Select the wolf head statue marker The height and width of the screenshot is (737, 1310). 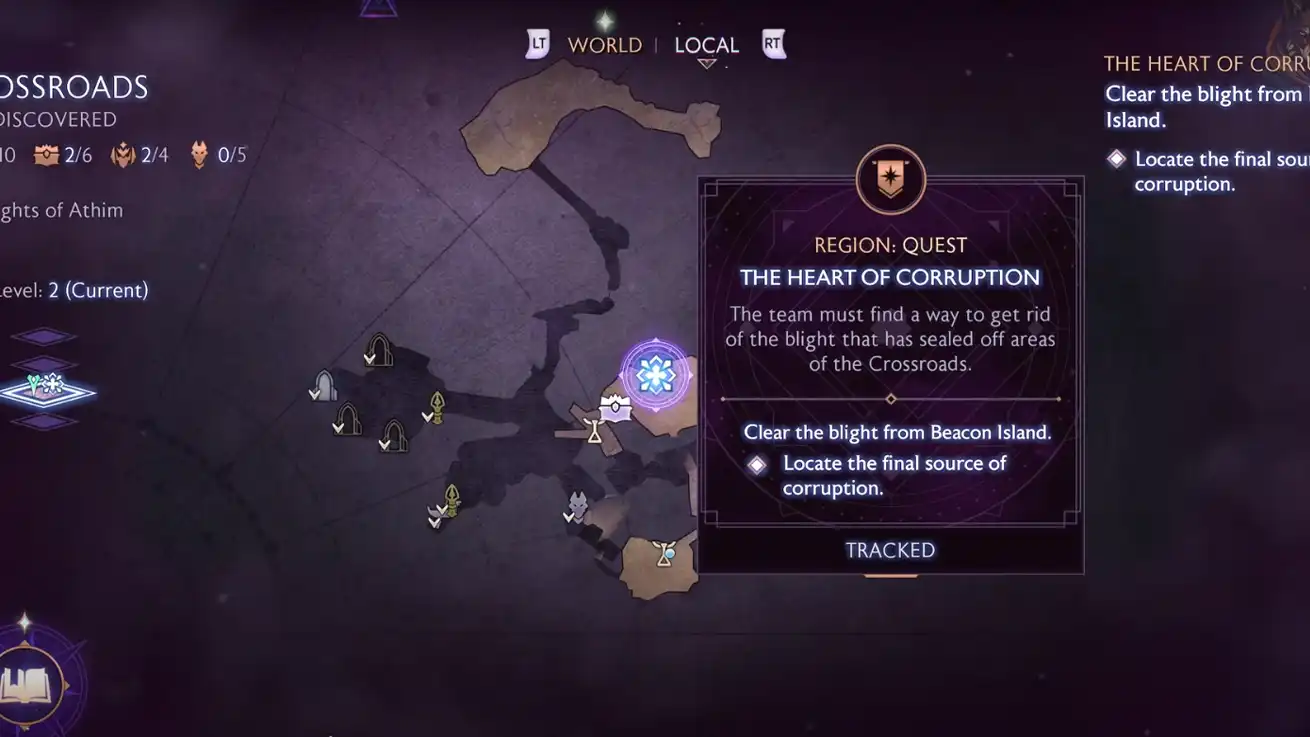578,505
